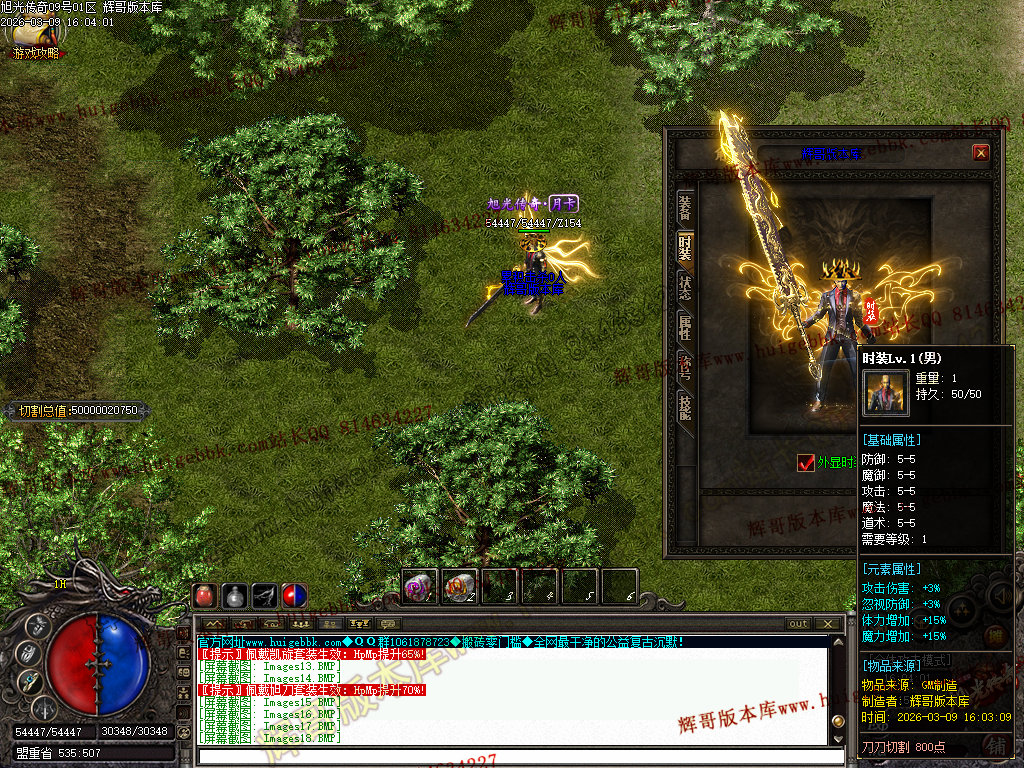Open the 技能 skills tab

pyautogui.click(x=685, y=406)
